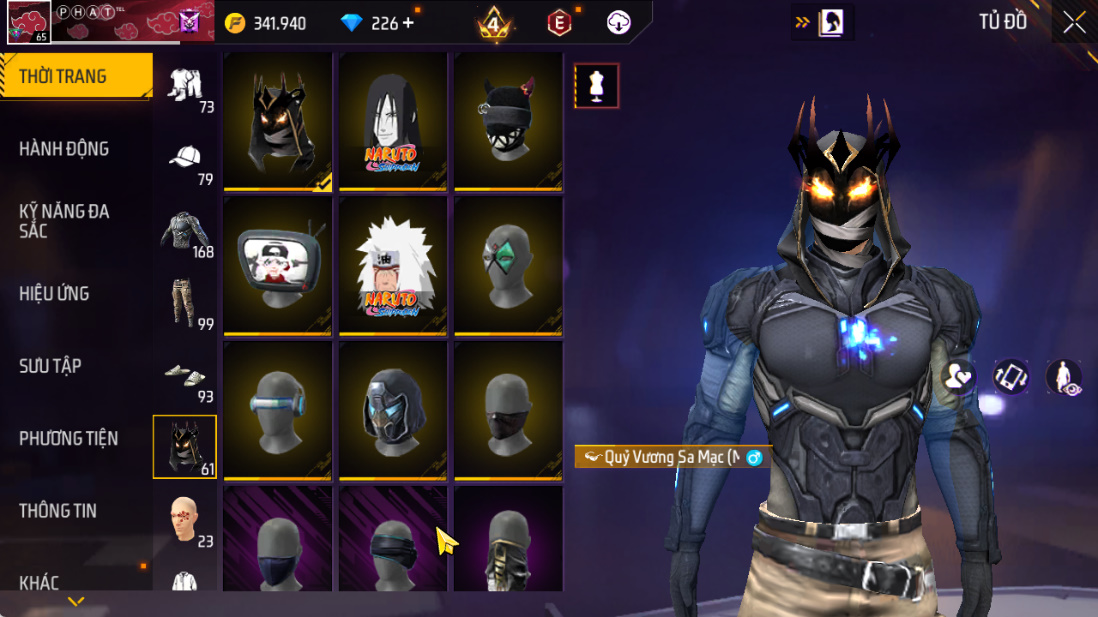This screenshot has width=1098, height=617.
Task: Choose the Orochimaru Naruto head item
Action: (393, 121)
